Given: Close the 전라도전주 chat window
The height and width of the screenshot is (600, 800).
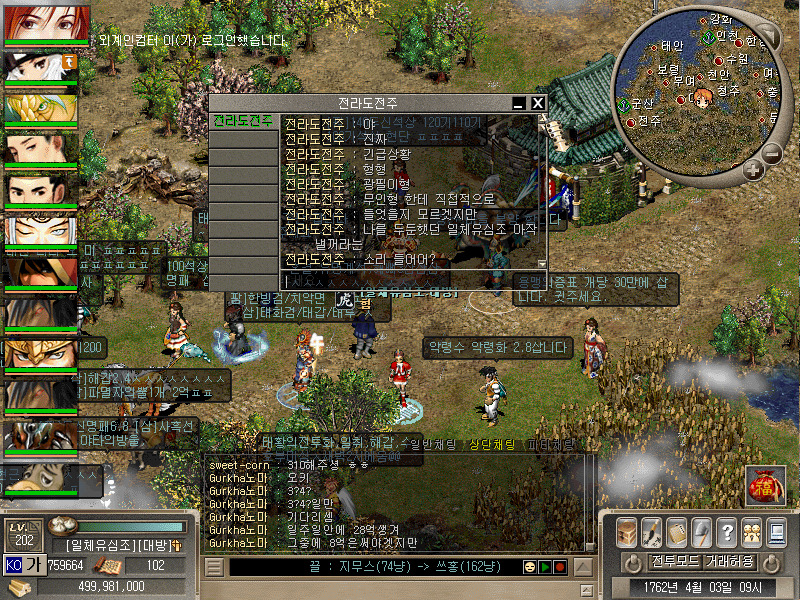Looking at the screenshot, I should click(537, 103).
